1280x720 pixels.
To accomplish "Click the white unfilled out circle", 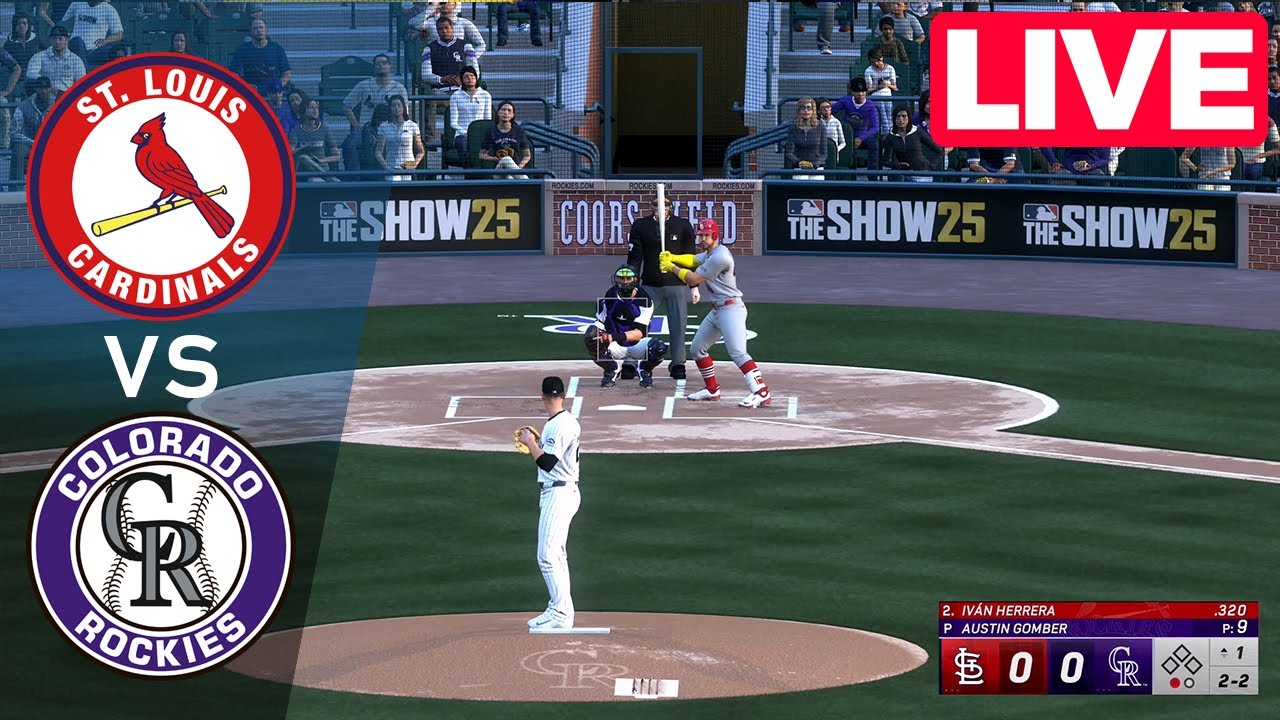I will 1190,681.
